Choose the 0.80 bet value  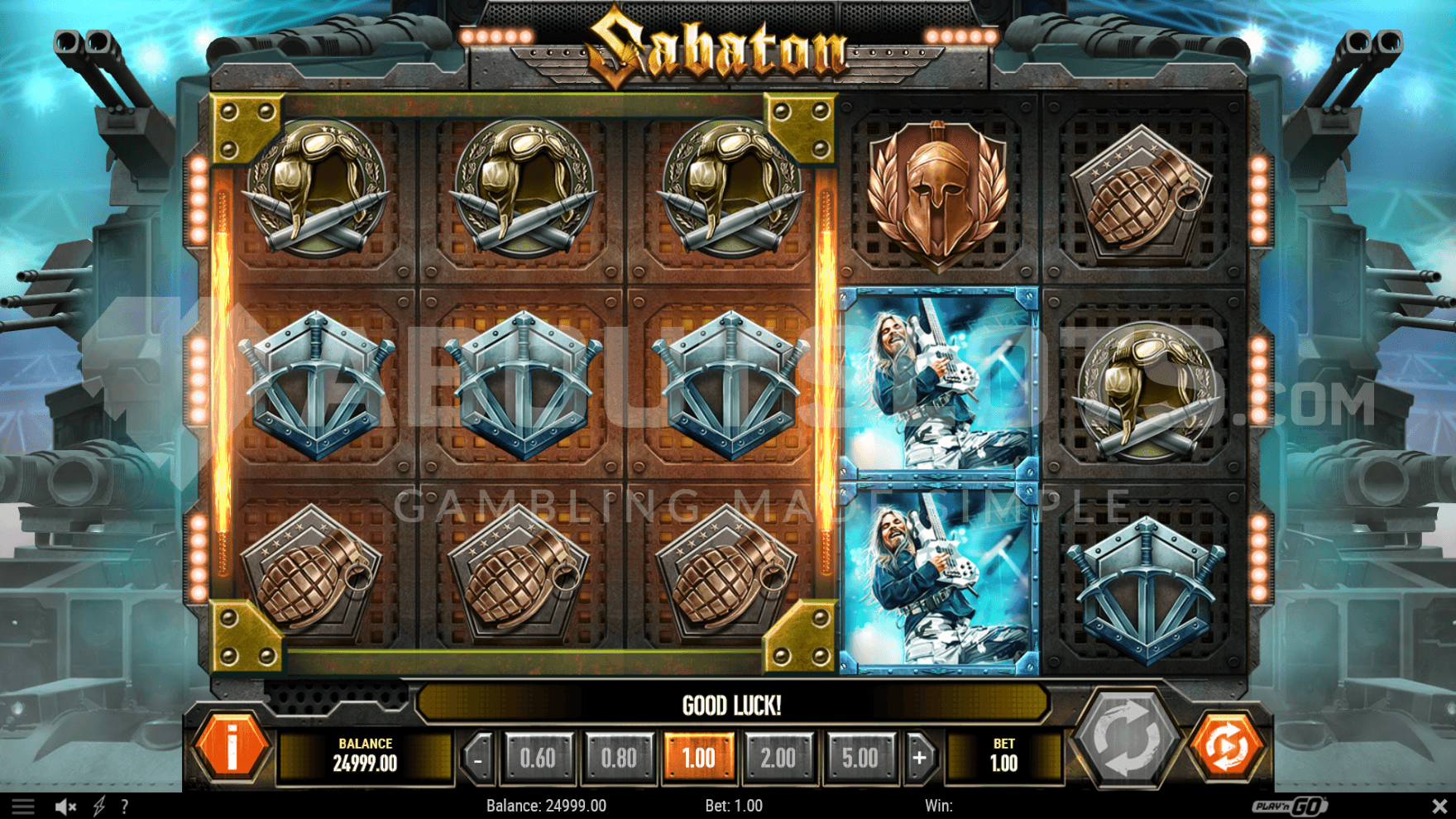click(x=619, y=758)
